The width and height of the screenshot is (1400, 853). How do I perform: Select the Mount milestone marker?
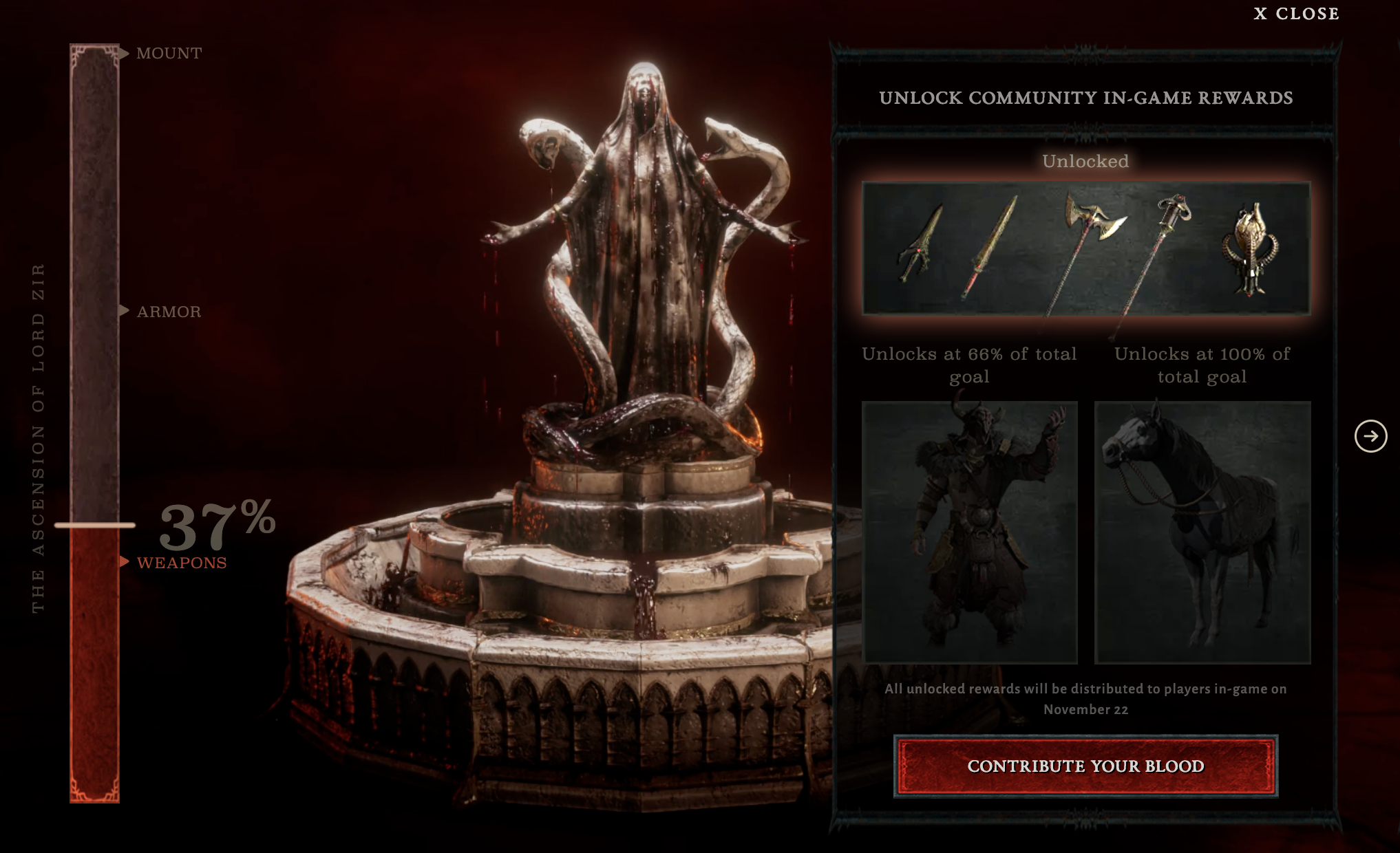click(x=169, y=53)
